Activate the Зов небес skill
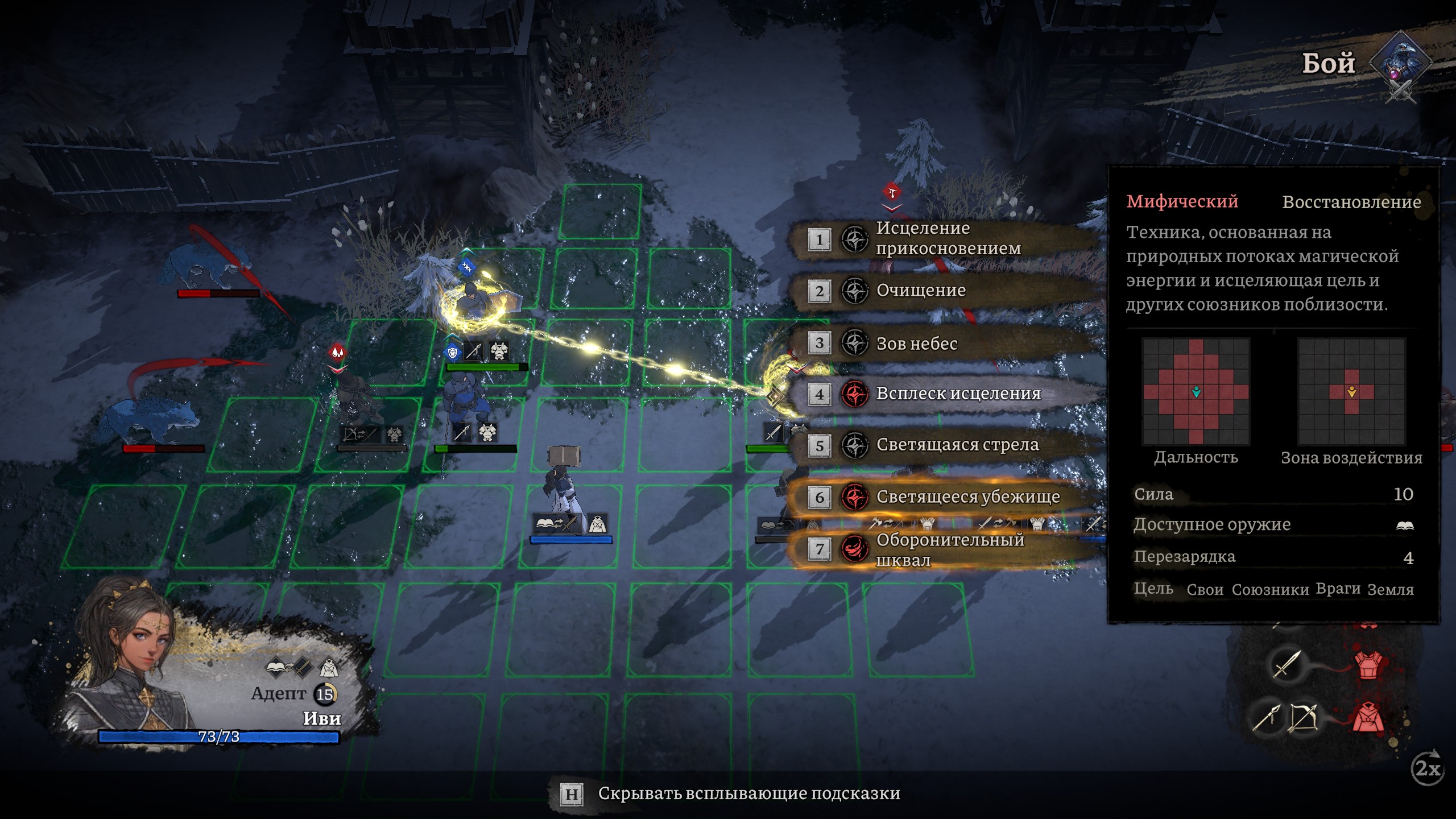Screen dimensions: 1456x819 click(x=916, y=343)
